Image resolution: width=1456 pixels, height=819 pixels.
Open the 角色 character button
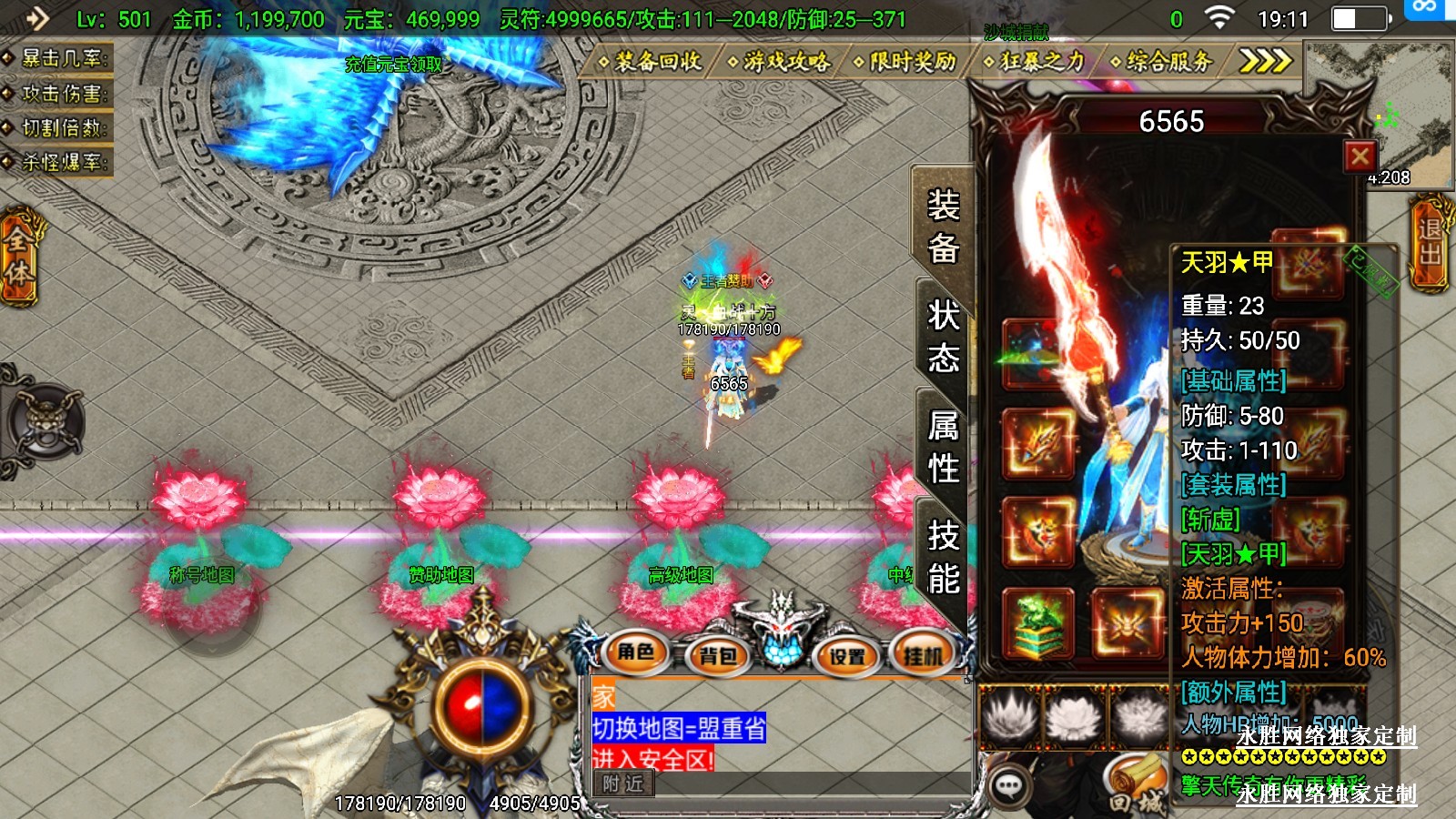636,652
